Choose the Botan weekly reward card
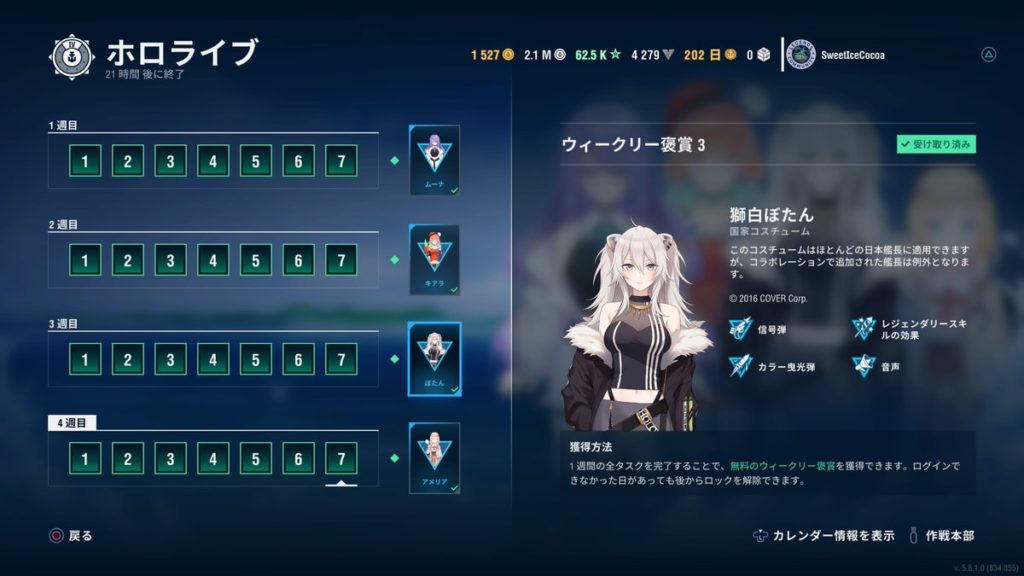This screenshot has width=1024, height=576. 434,358
